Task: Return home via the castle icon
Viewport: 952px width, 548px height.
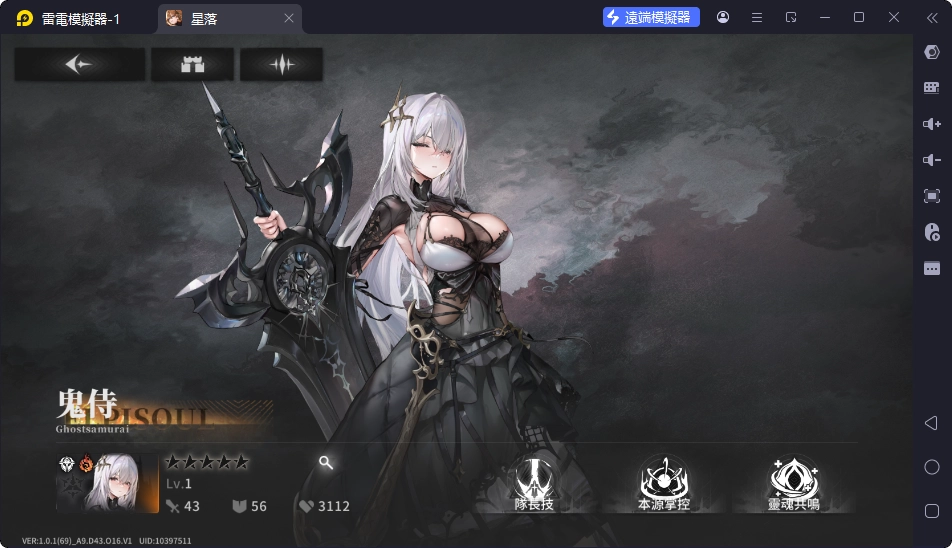Action: tap(192, 65)
